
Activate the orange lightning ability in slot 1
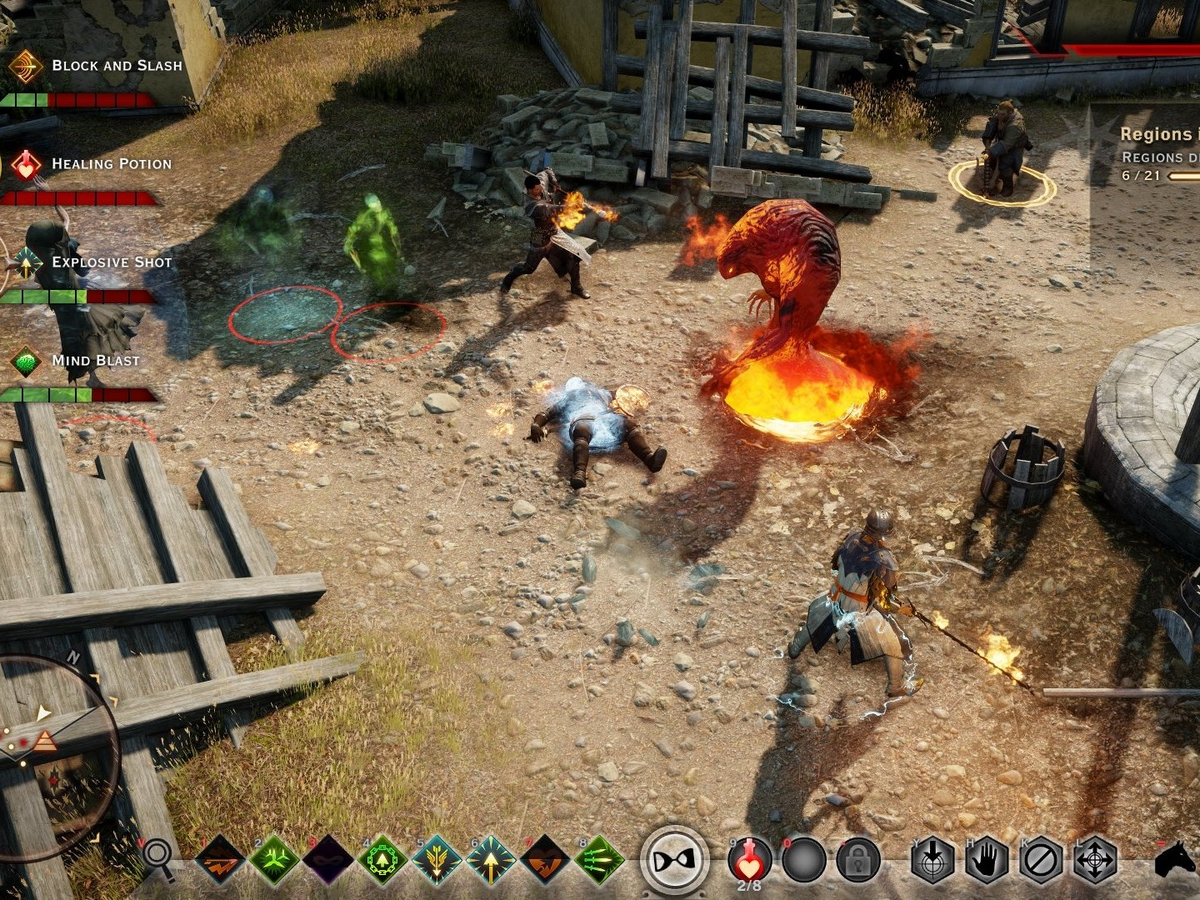coord(220,860)
